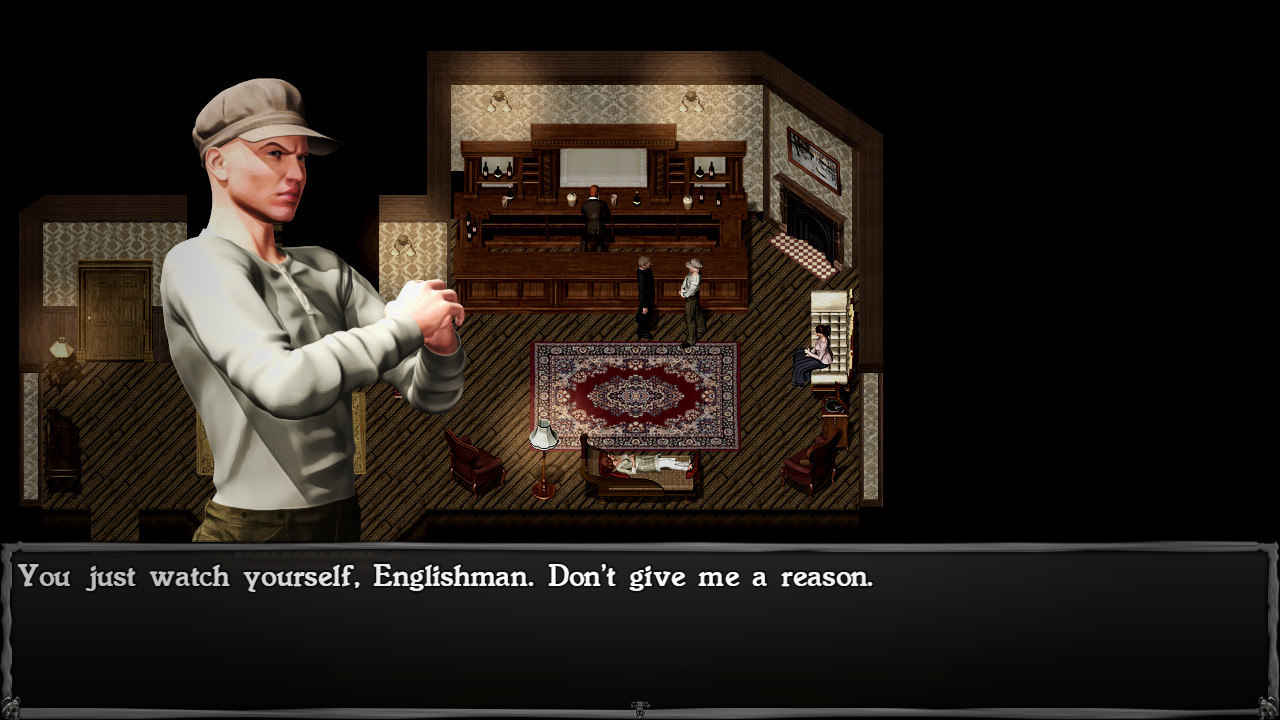Click the ornate red rug
This screenshot has width=1280, height=720.
636,393
